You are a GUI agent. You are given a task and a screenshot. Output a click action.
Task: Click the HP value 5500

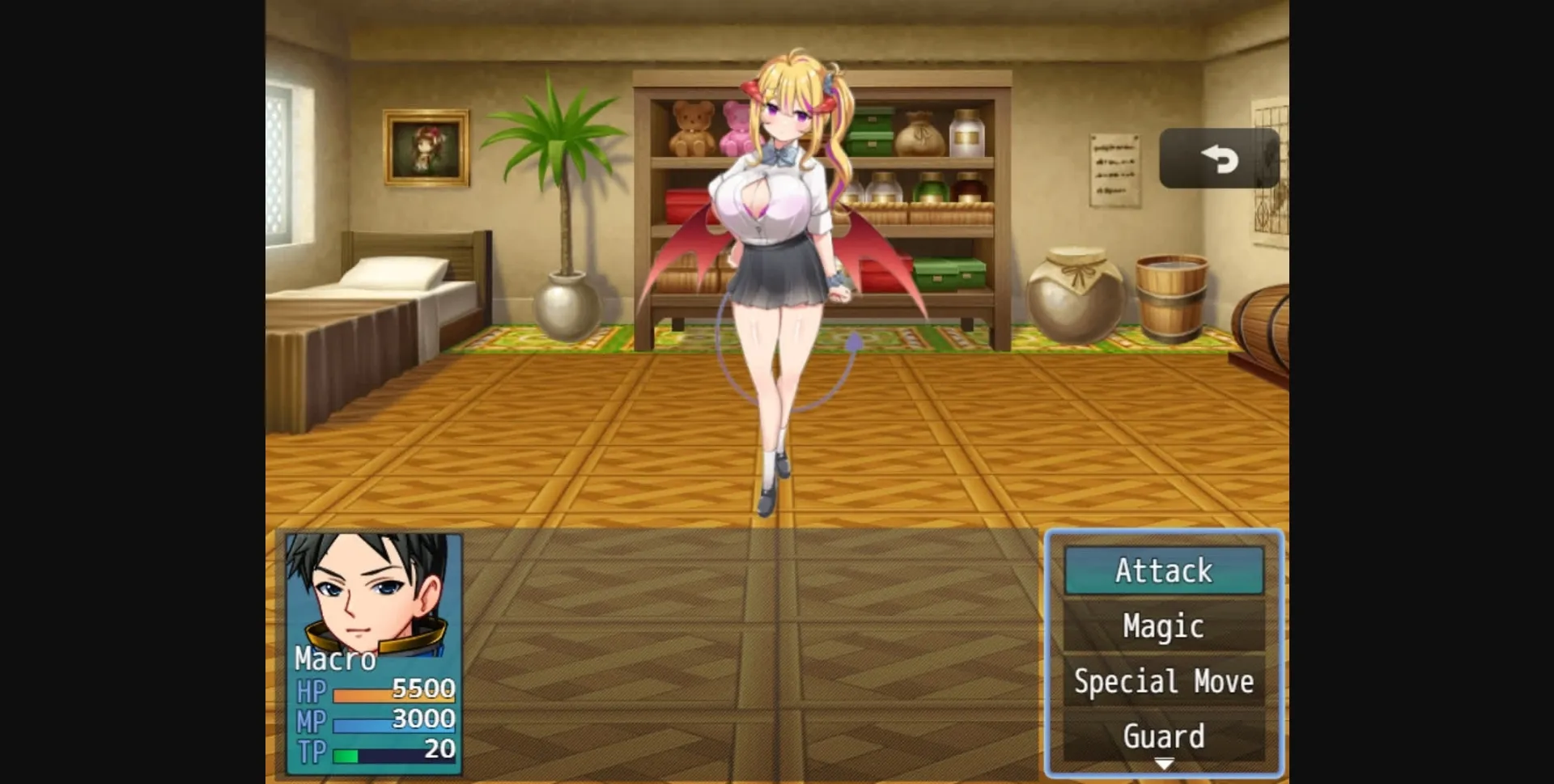pyautogui.click(x=423, y=689)
